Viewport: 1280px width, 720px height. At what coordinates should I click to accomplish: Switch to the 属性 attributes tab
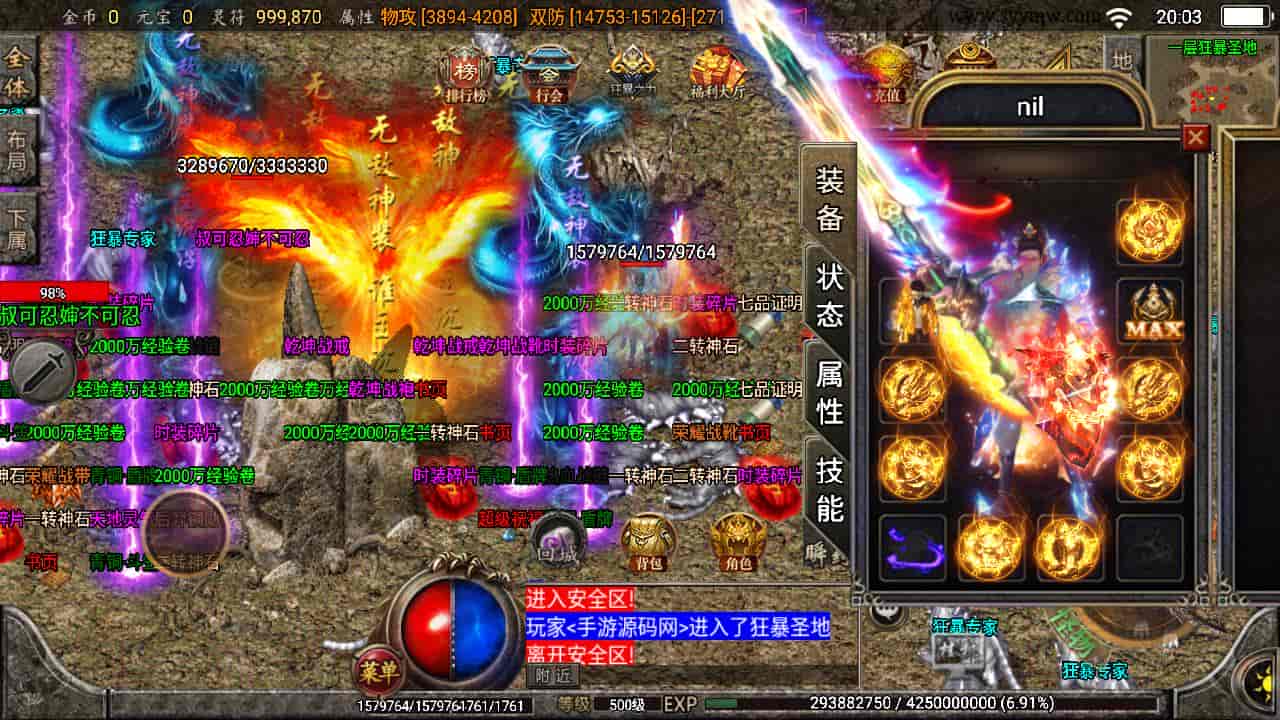point(830,391)
